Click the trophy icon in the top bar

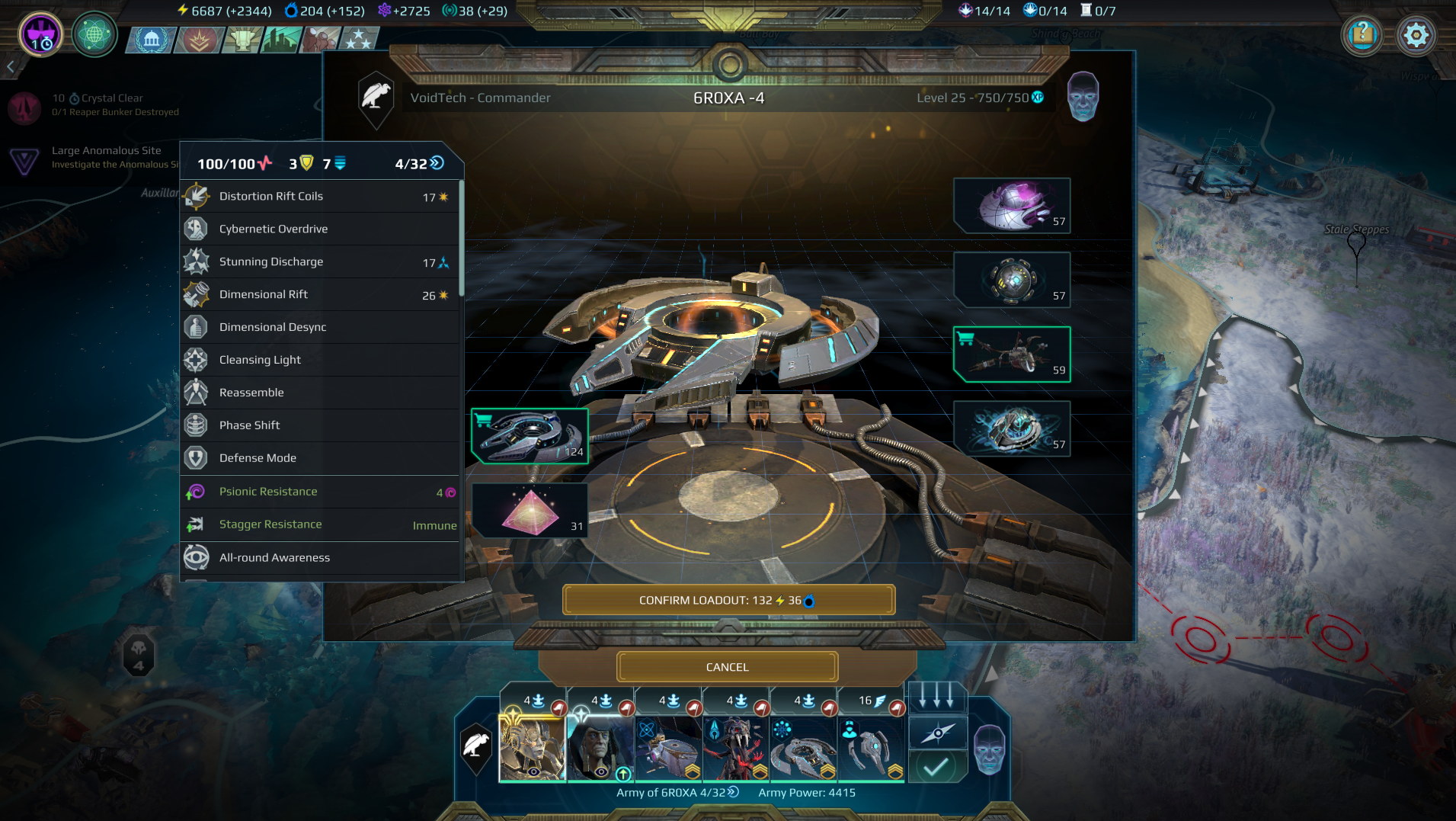point(242,40)
